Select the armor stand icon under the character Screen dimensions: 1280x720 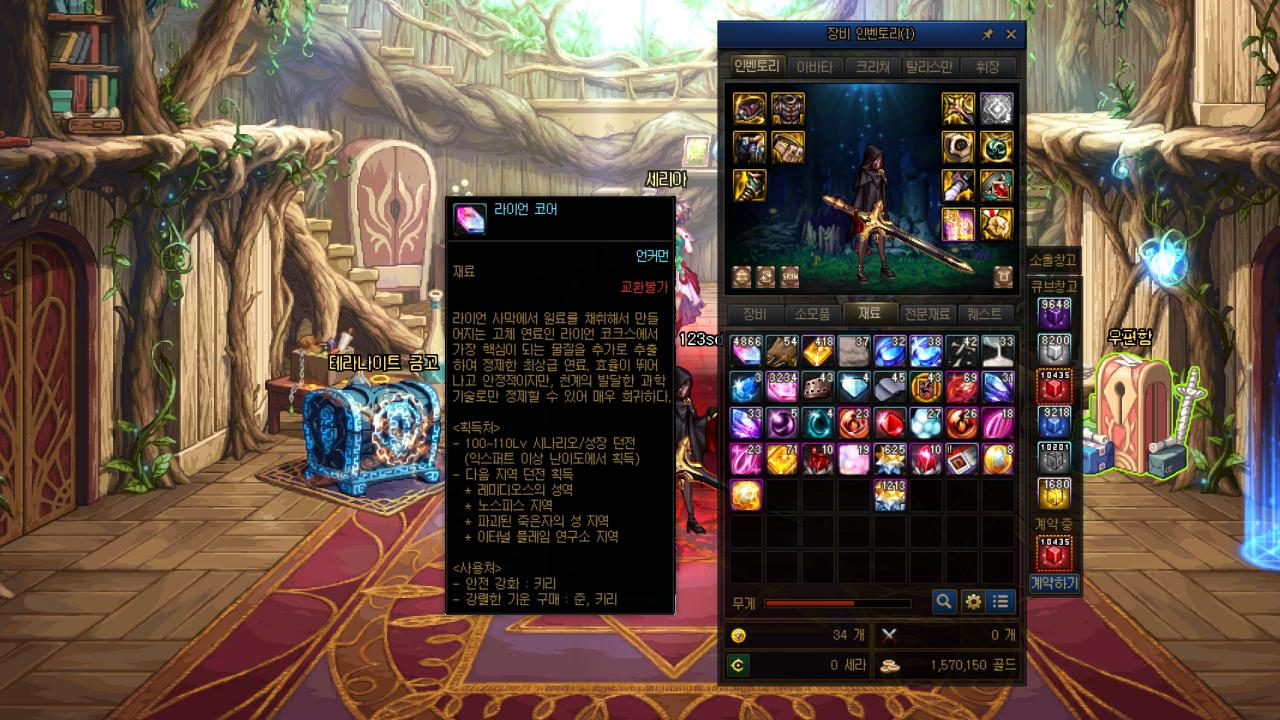pos(1003,277)
